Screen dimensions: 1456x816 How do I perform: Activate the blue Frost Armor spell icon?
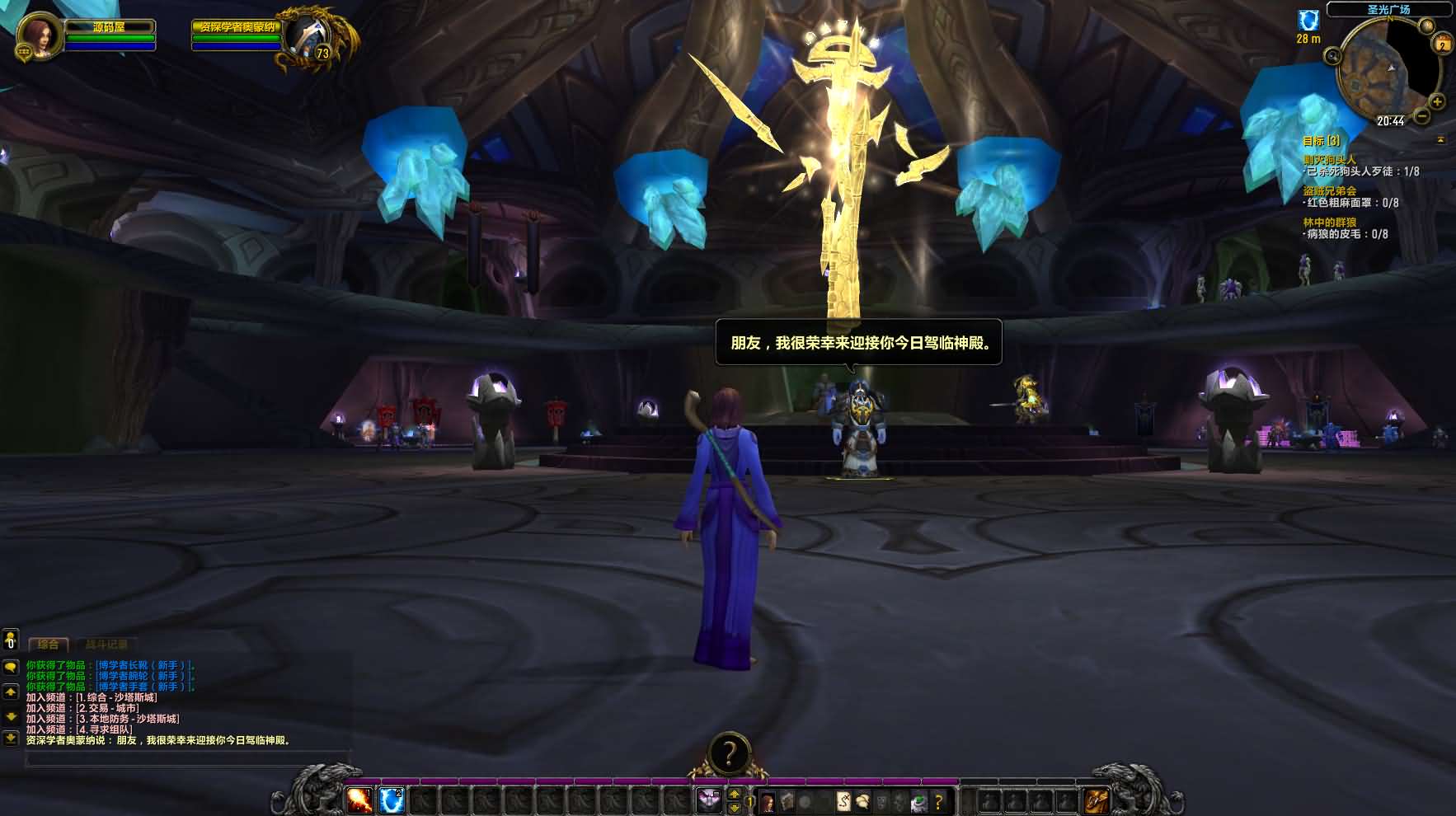pyautogui.click(x=391, y=800)
